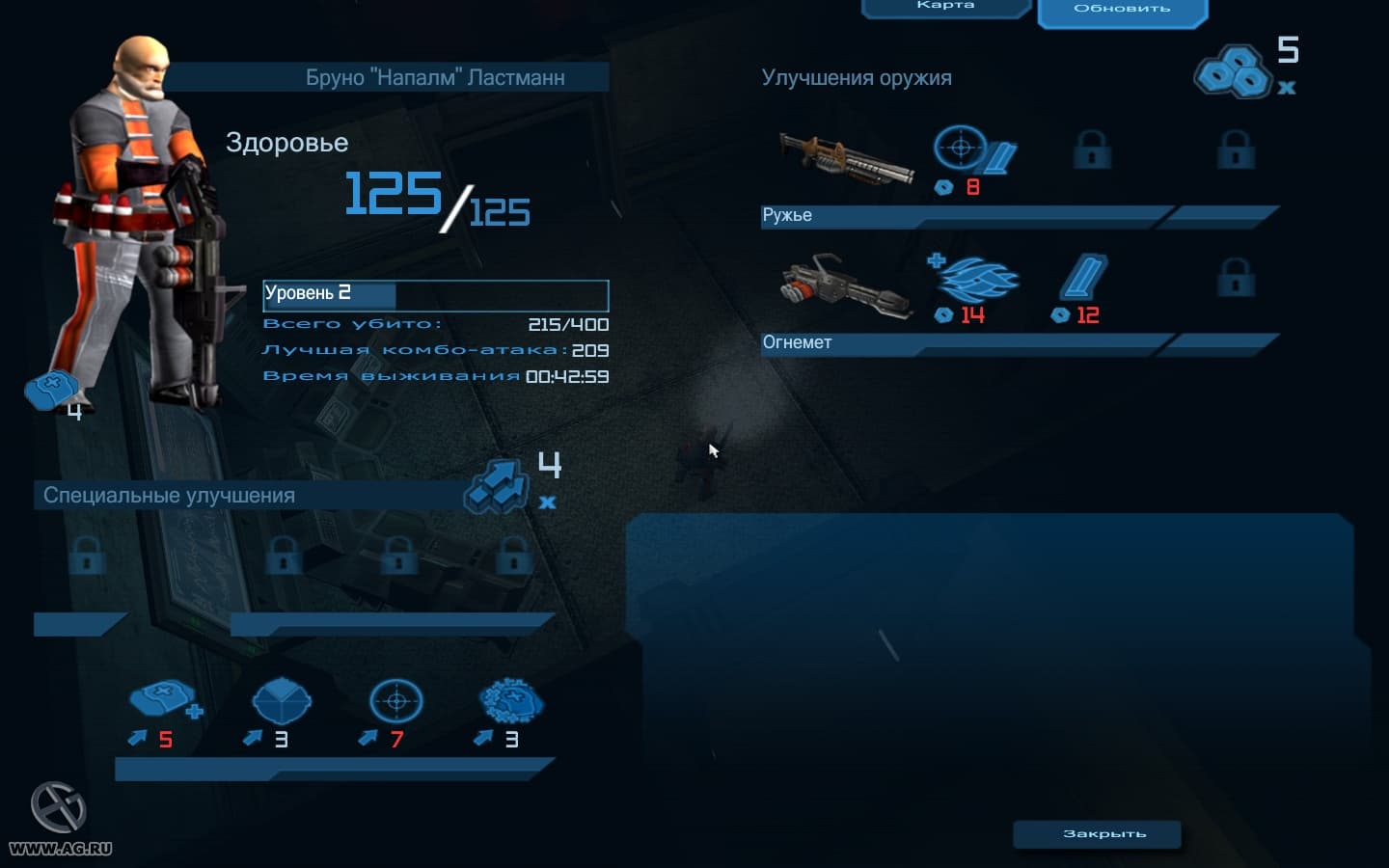Buy the flamethrower flame upgrade costing 14
Screen dimensions: 1389x868
click(x=974, y=281)
